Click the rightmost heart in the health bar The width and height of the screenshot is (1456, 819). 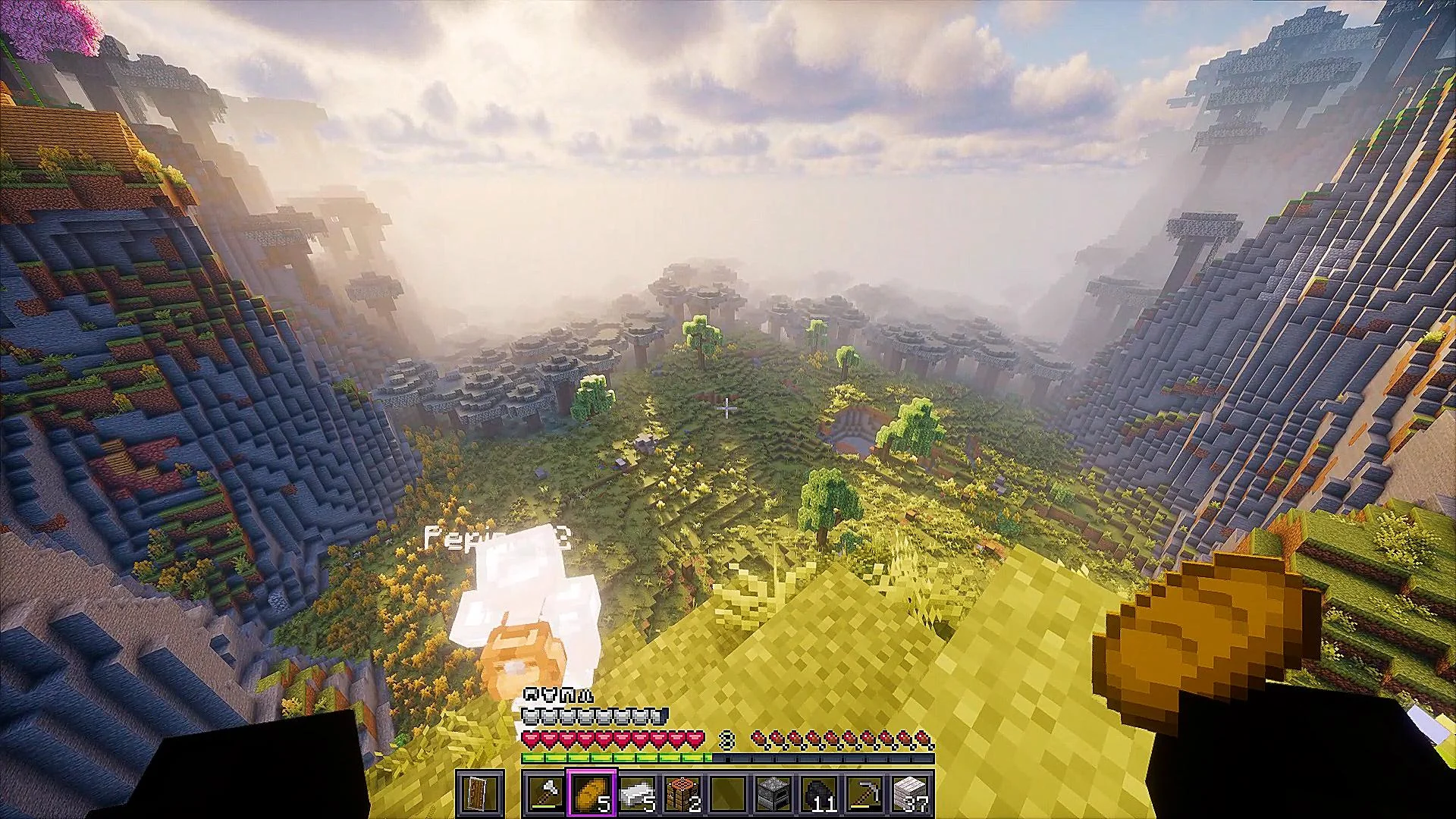(694, 739)
